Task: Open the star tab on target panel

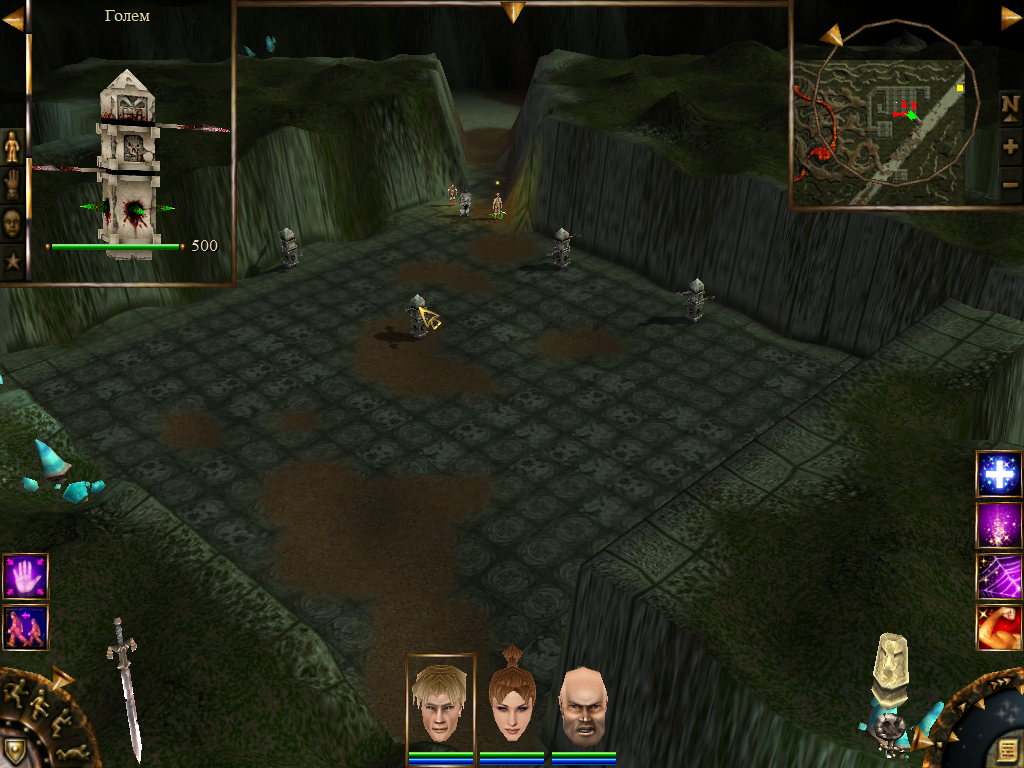Action: 13,262
